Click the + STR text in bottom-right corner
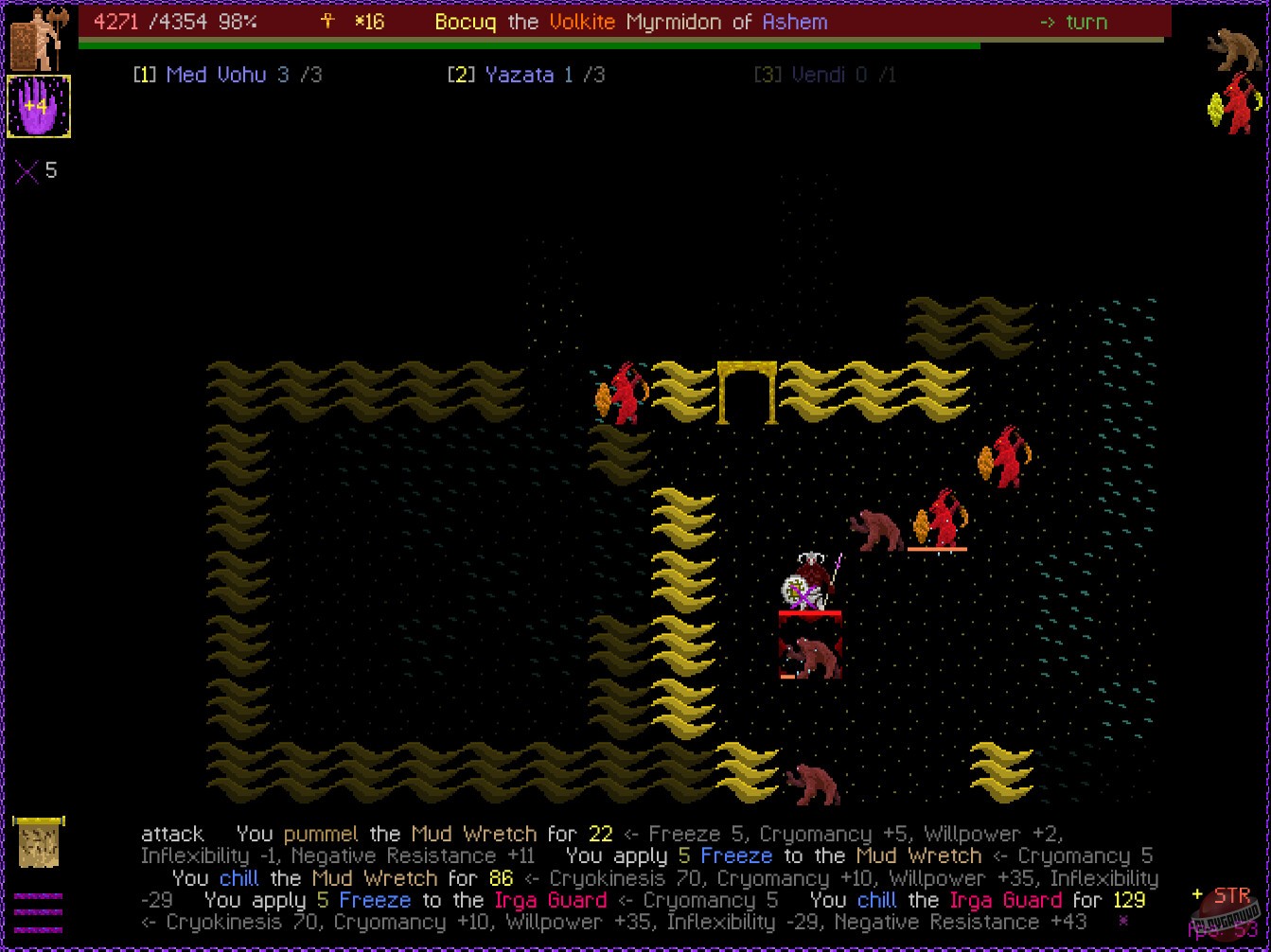Image resolution: width=1271 pixels, height=952 pixels. click(x=1221, y=895)
